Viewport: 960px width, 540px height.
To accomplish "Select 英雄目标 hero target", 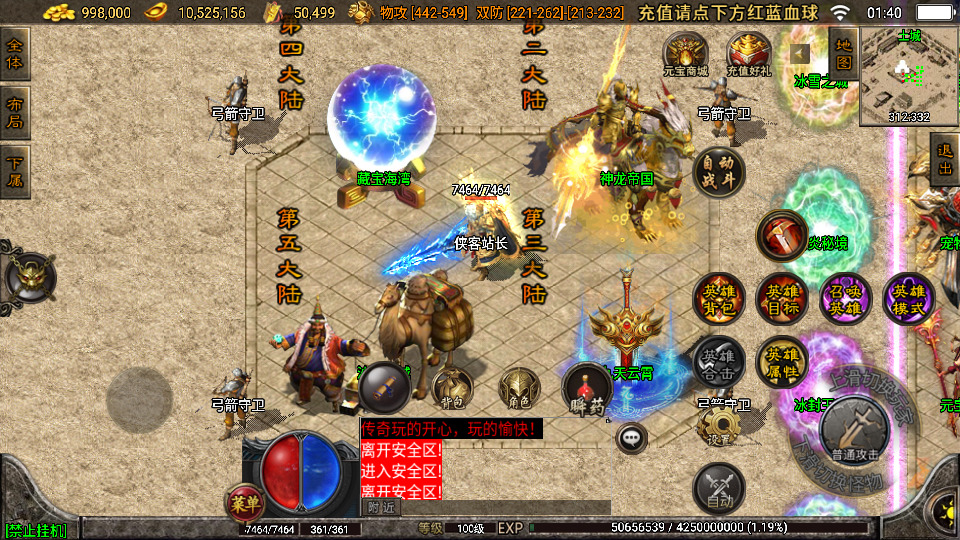I will pyautogui.click(x=782, y=298).
